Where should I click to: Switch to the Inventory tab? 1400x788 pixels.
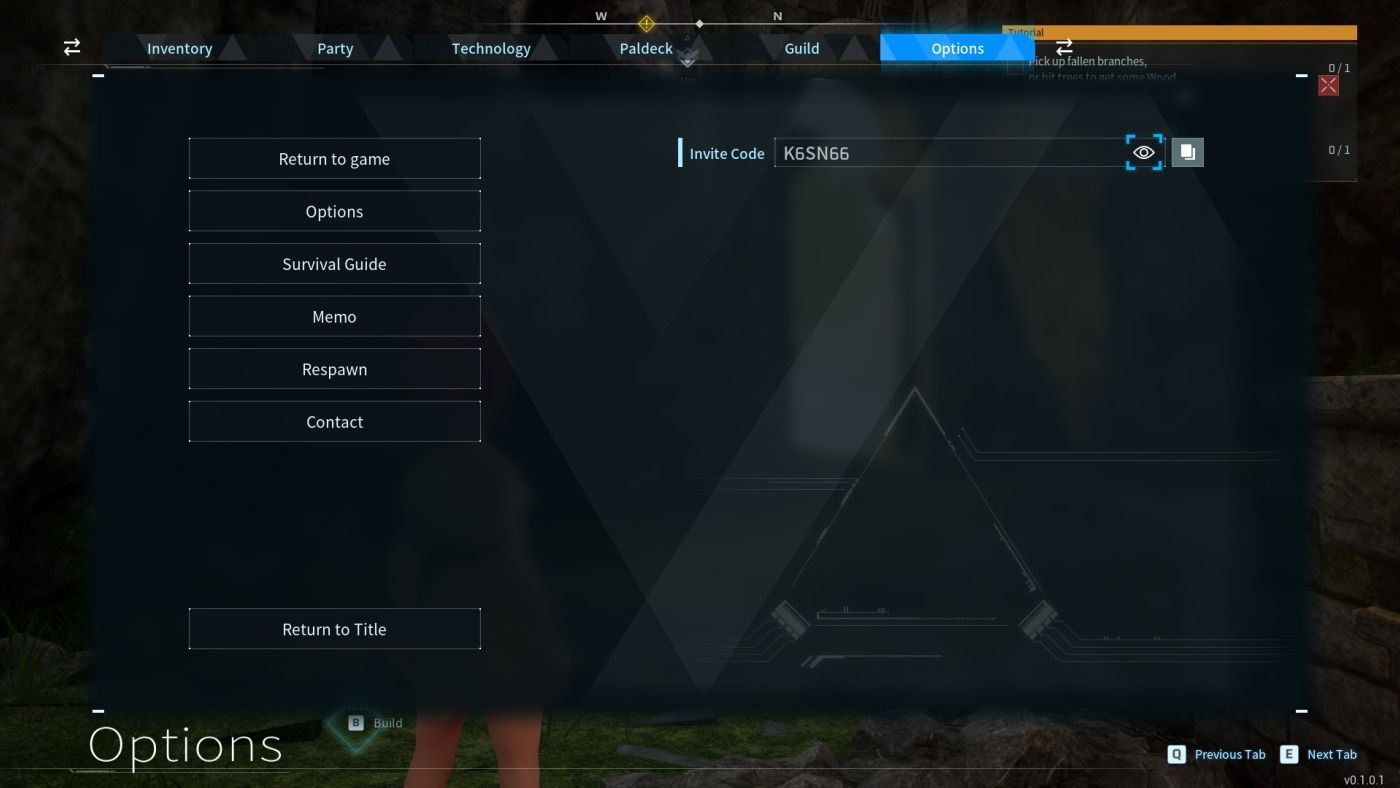[179, 47]
